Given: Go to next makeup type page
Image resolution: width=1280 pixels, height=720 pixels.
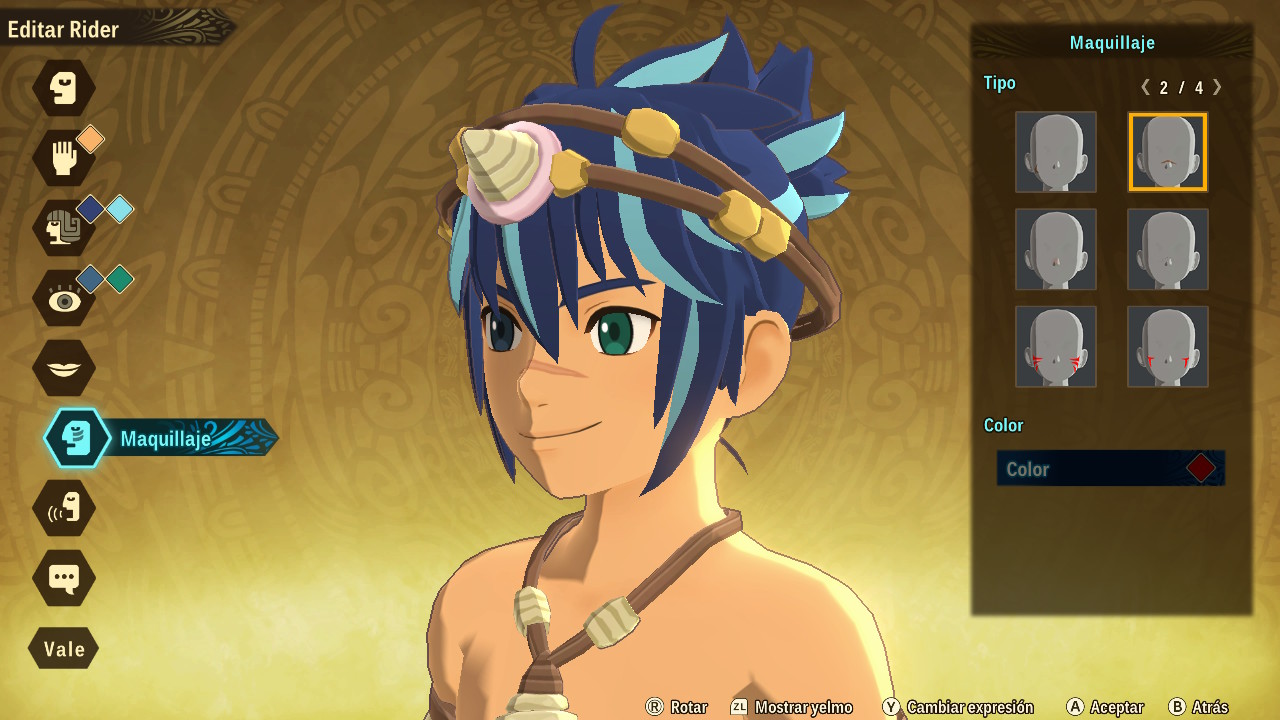Looking at the screenshot, I should 1217,87.
